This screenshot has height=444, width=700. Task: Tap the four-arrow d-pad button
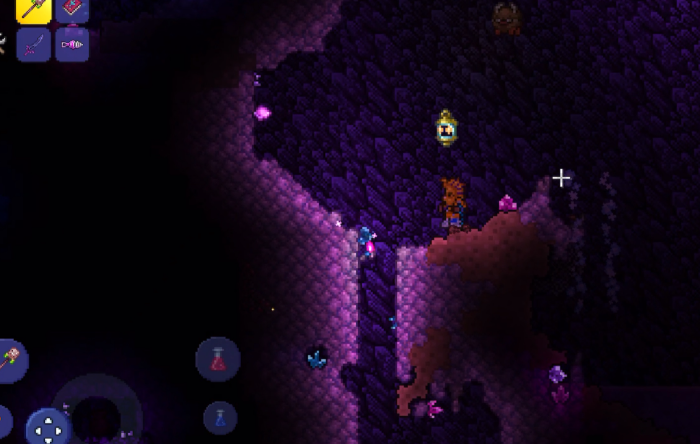coord(48,428)
